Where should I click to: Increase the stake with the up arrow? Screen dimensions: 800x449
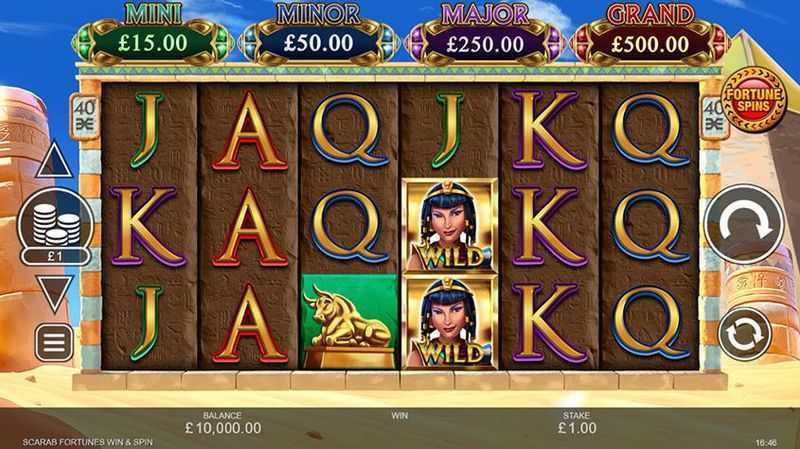(54, 162)
